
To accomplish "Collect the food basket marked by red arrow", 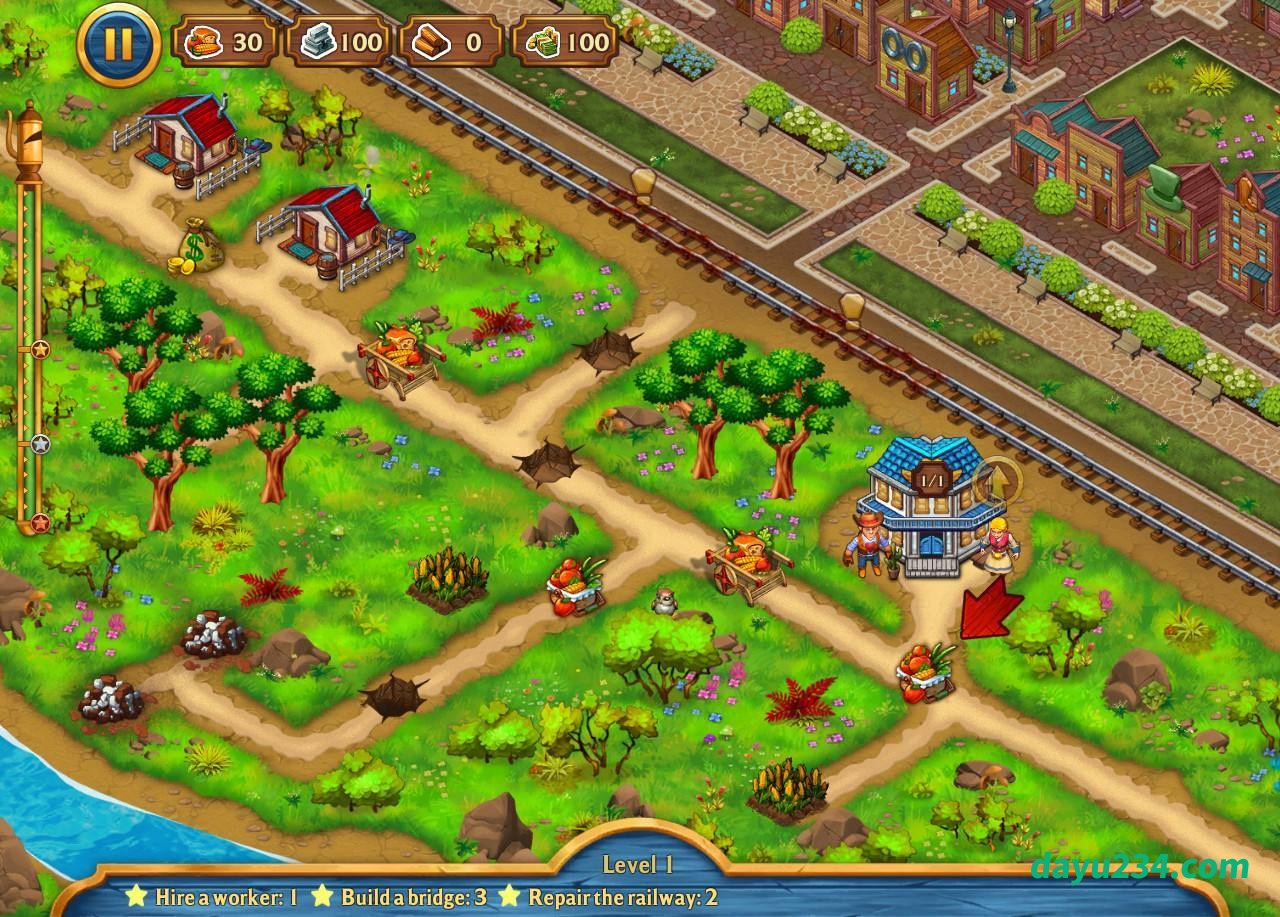I will click(925, 672).
